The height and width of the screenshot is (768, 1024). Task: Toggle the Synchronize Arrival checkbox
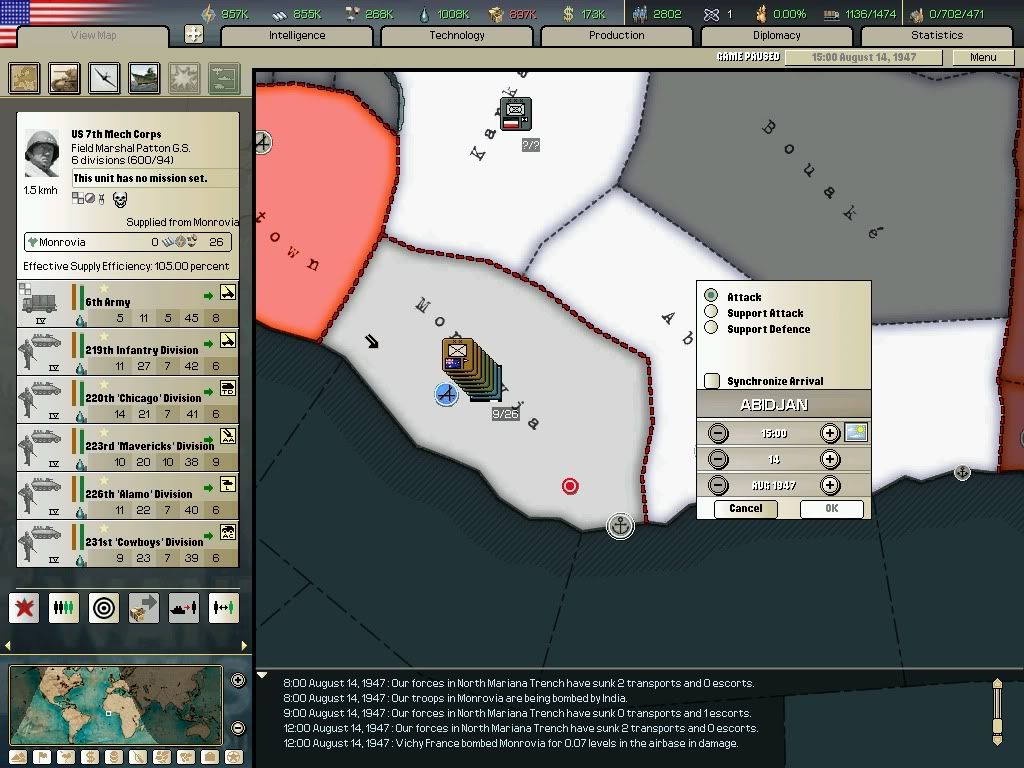pos(712,381)
